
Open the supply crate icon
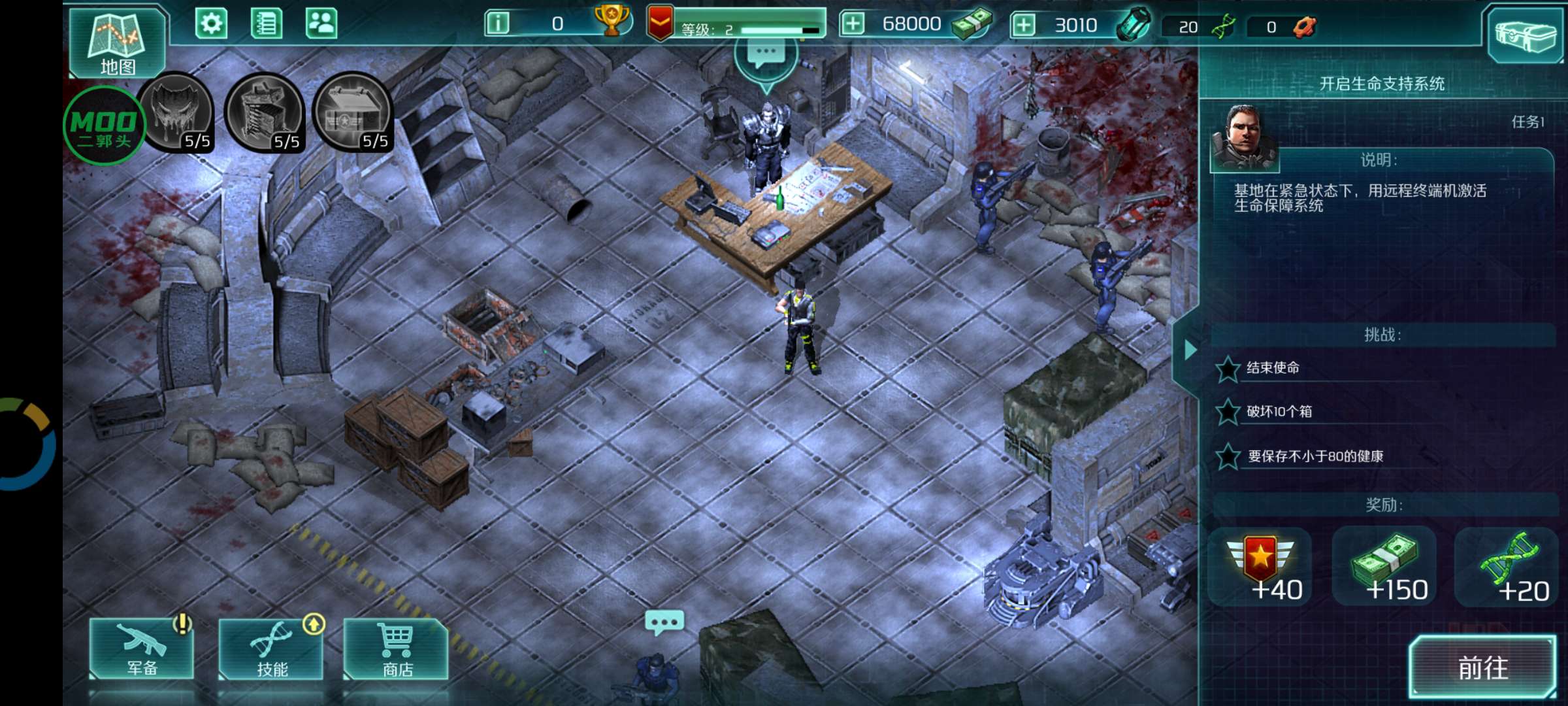tap(1525, 34)
